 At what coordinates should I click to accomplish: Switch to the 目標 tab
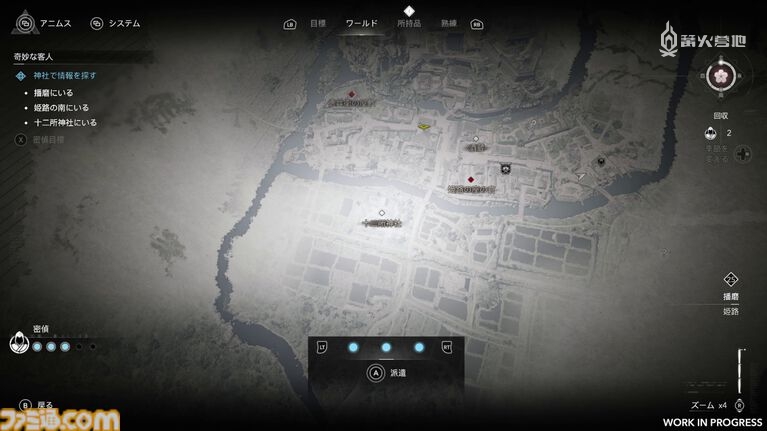318,23
